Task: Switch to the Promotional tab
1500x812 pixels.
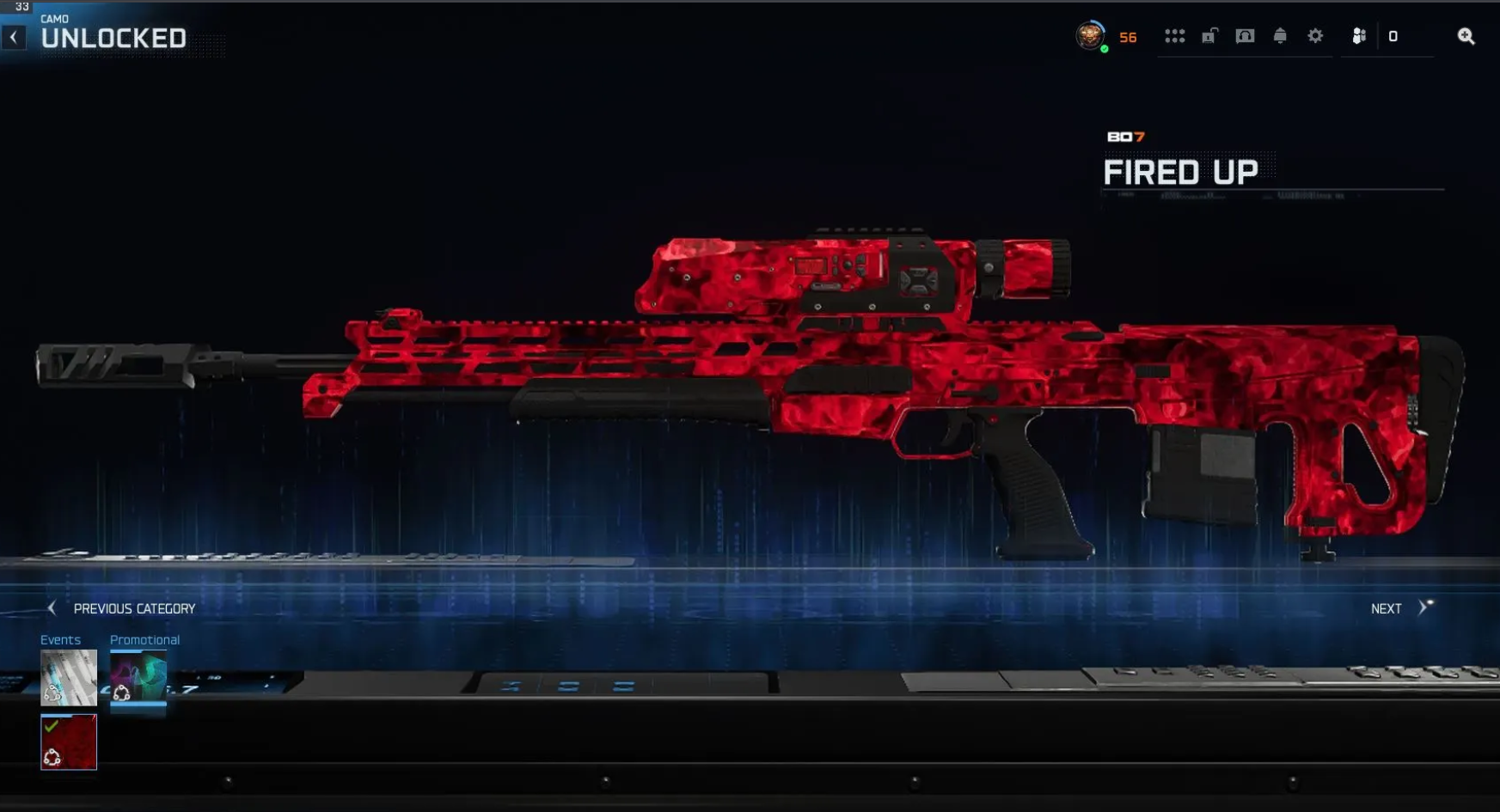Action: pos(144,639)
